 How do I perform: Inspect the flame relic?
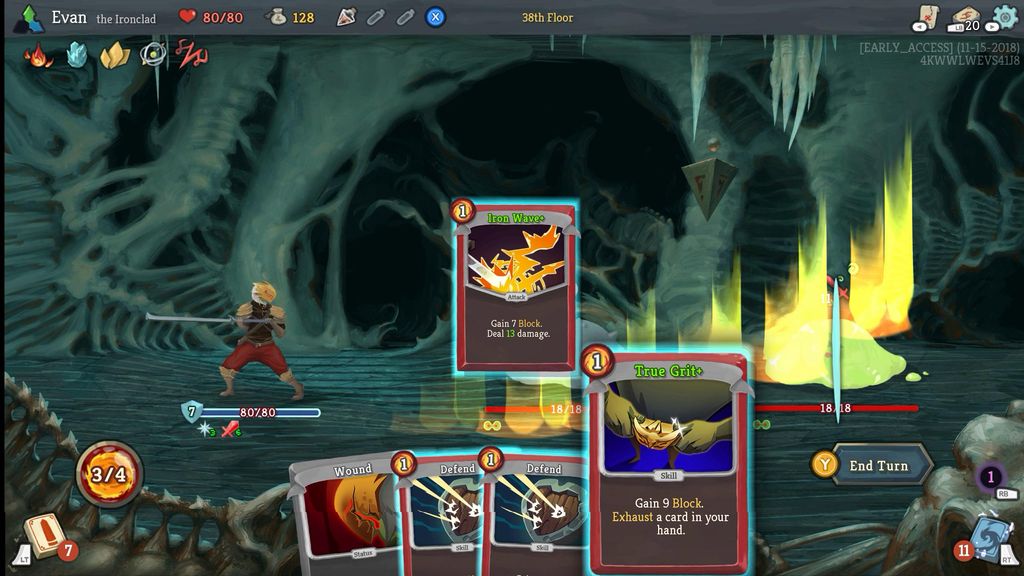(x=39, y=55)
